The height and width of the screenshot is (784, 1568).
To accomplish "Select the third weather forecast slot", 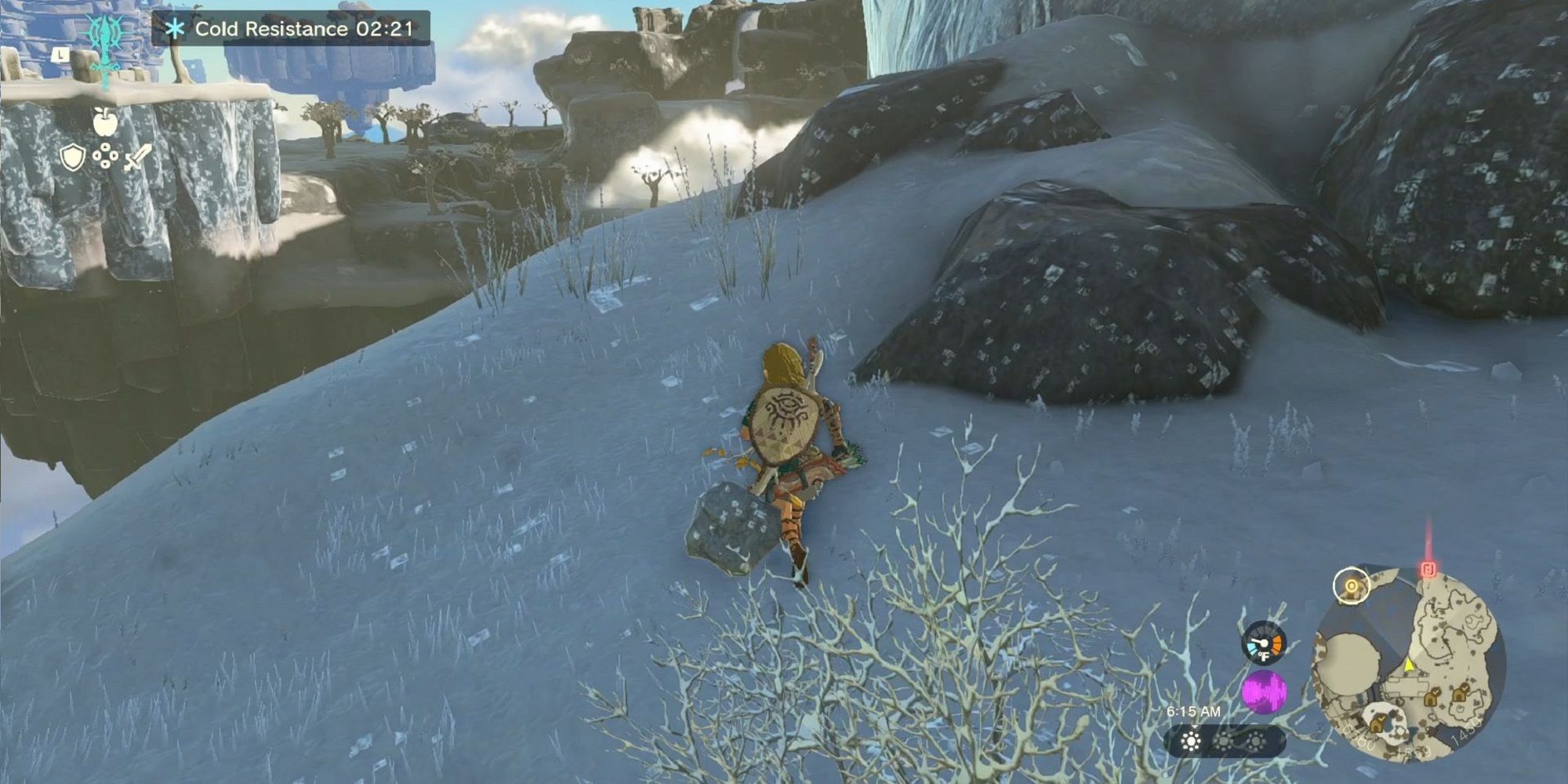I will [1255, 741].
